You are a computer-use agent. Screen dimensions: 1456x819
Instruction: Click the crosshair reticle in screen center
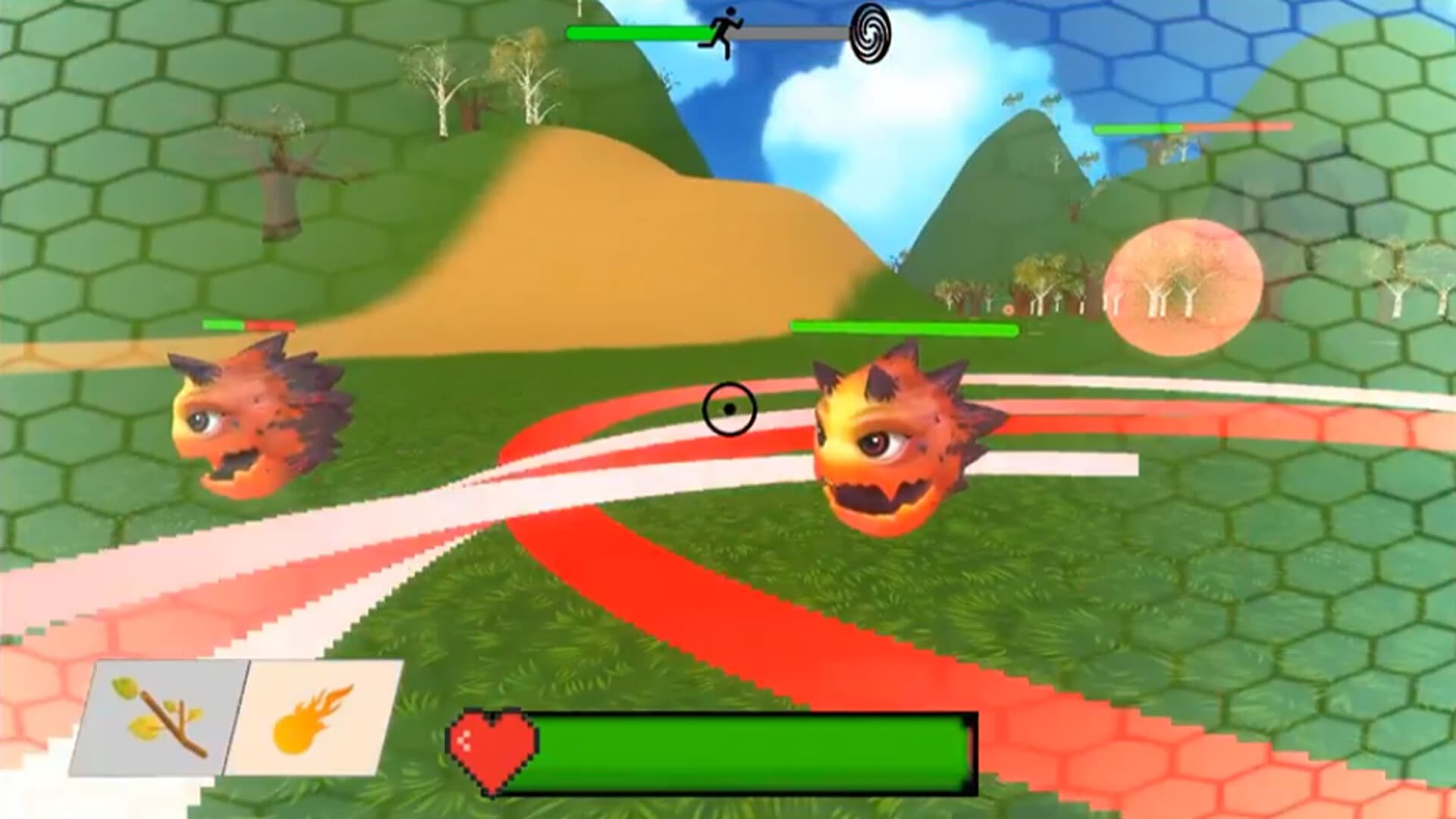(730, 409)
